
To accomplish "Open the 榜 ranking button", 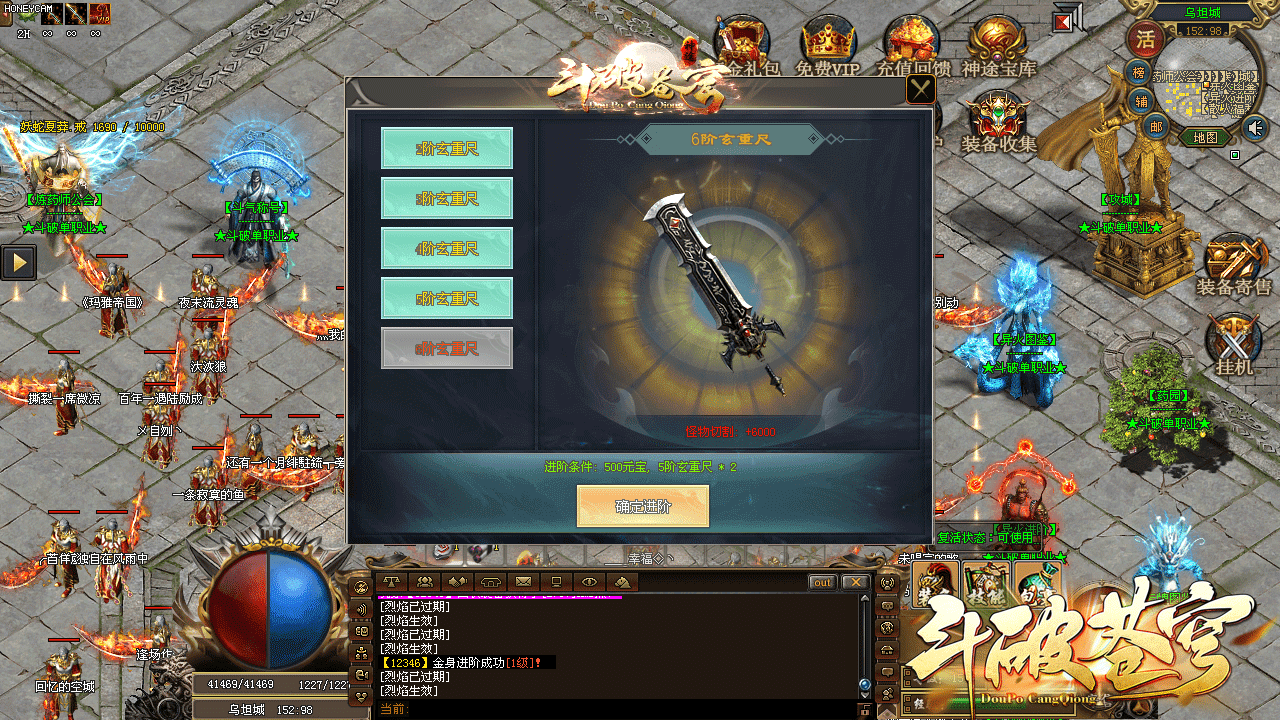I will pyautogui.click(x=1139, y=72).
